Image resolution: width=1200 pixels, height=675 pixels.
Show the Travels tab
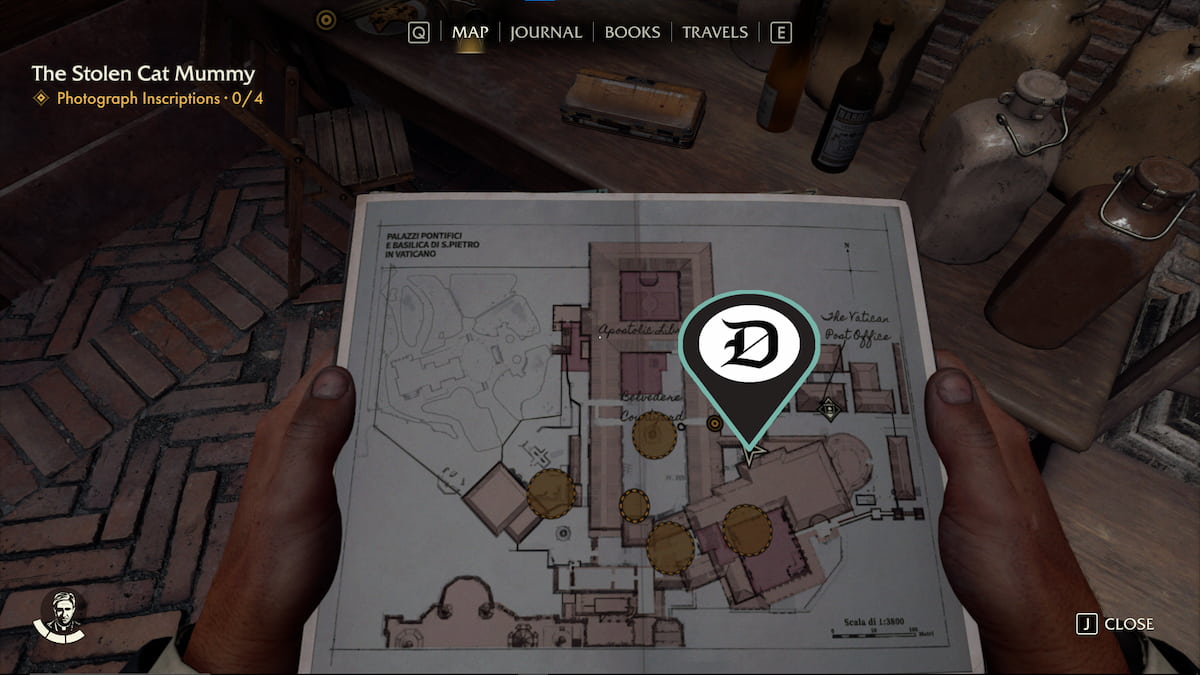(x=714, y=32)
